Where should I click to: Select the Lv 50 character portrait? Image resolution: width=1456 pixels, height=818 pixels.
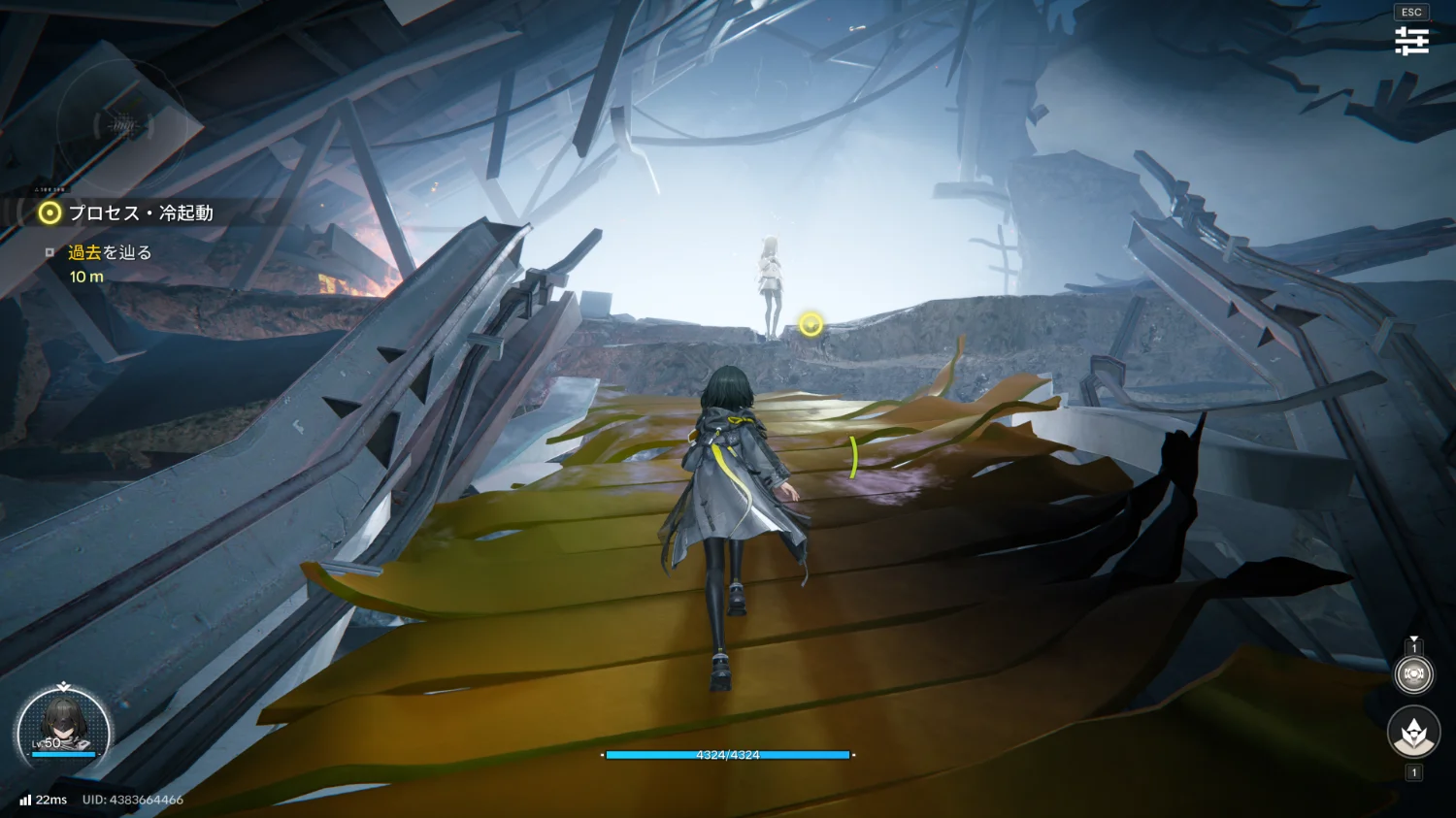(x=64, y=732)
